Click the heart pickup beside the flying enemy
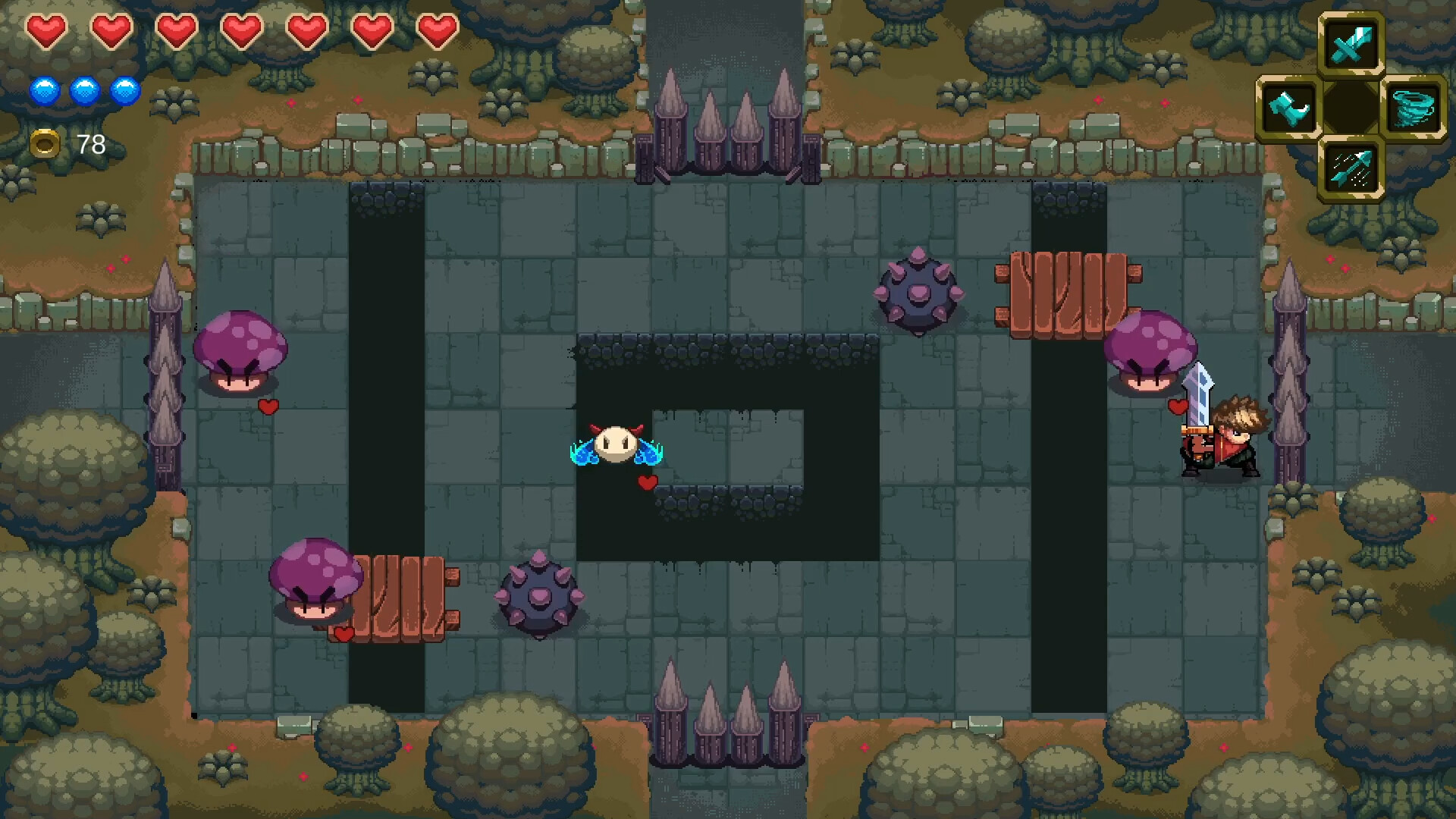1456x819 pixels. click(x=647, y=482)
